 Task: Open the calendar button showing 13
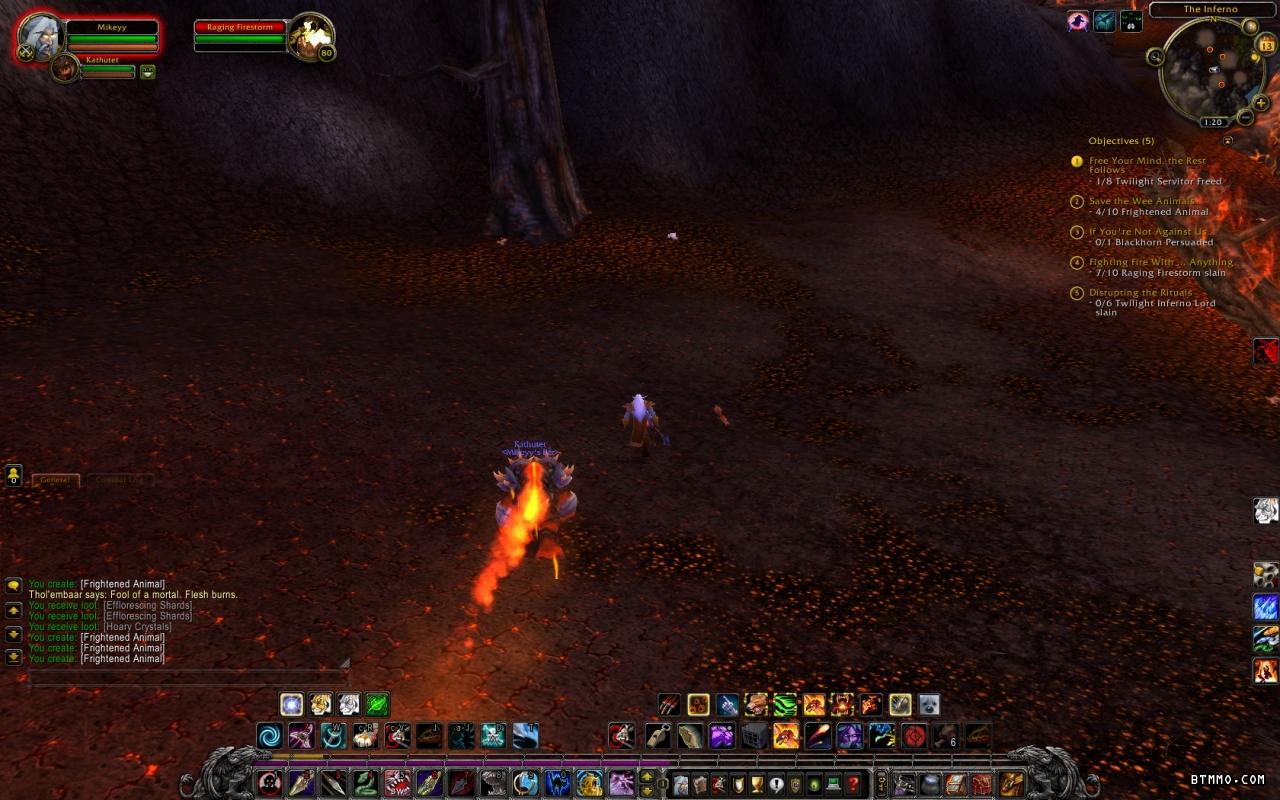point(1266,45)
